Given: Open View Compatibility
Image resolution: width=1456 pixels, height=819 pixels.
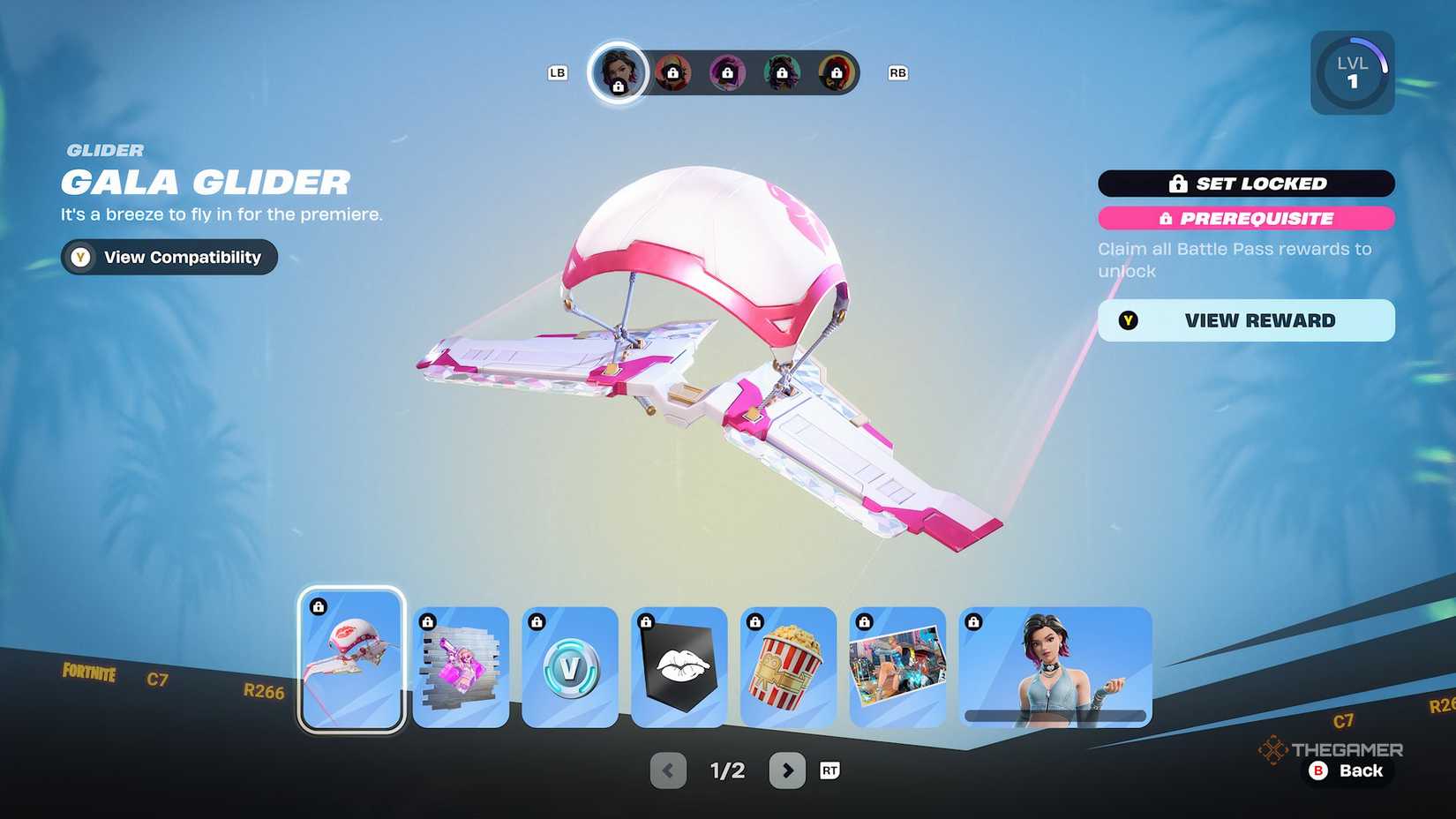Looking at the screenshot, I should coord(169,257).
